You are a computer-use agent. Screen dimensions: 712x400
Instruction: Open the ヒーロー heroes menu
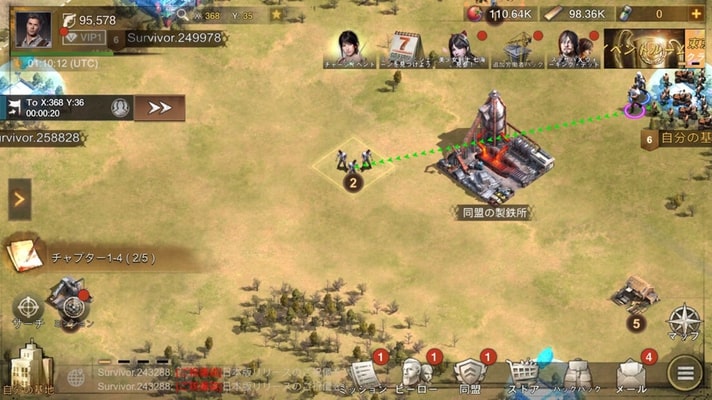[x=417, y=374]
